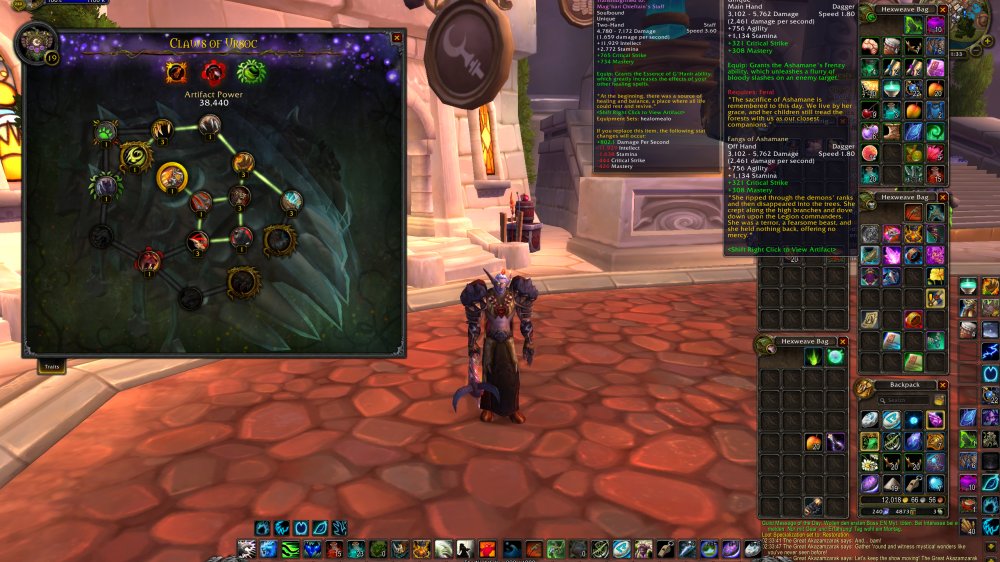
Task: Open the Traits tab below the artifact window
Action: coord(52,367)
